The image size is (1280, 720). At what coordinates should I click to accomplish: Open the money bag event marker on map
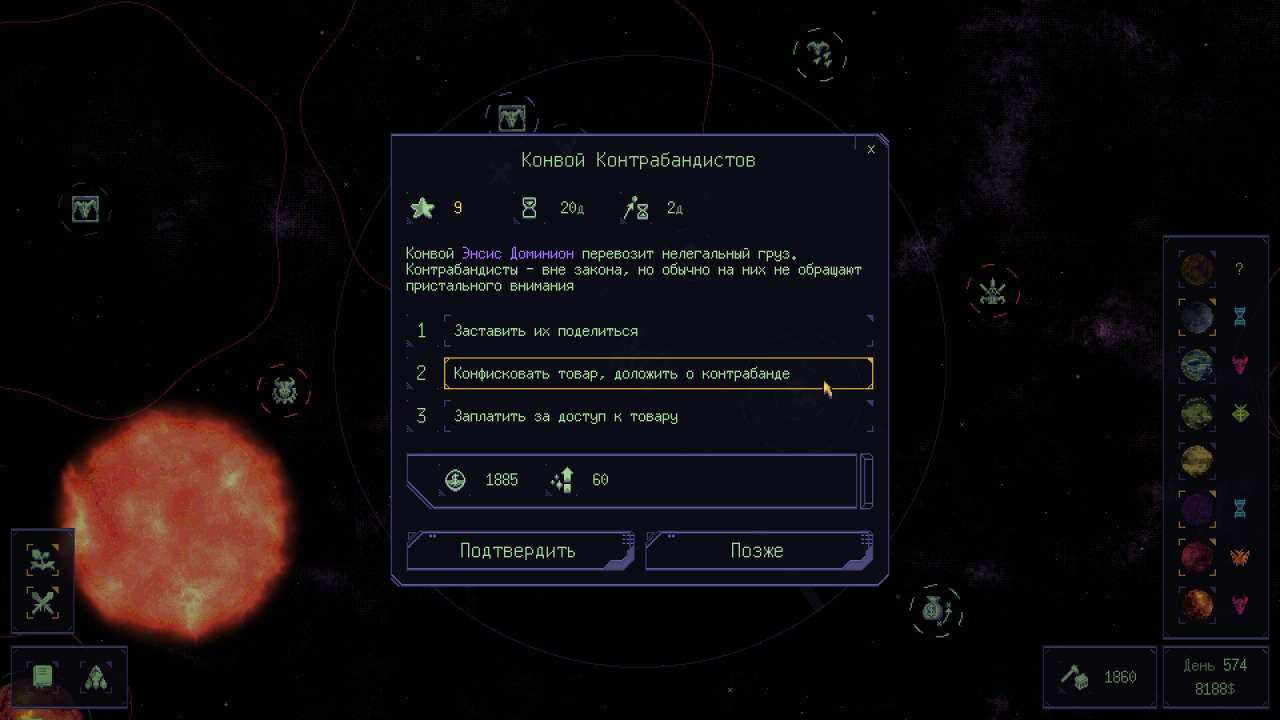(936, 610)
